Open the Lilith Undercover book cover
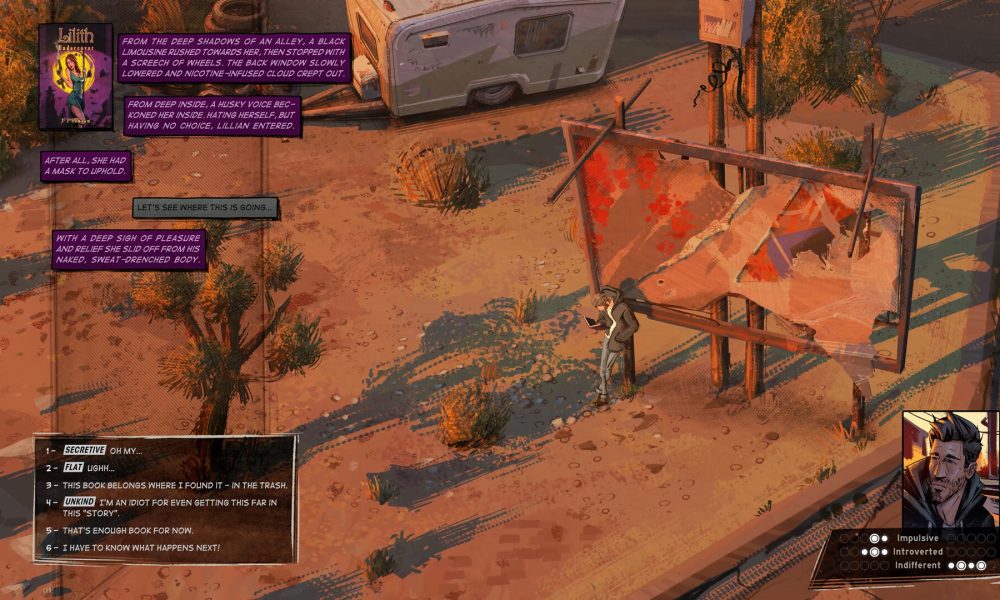Viewport: 1000px width, 600px height. point(75,77)
